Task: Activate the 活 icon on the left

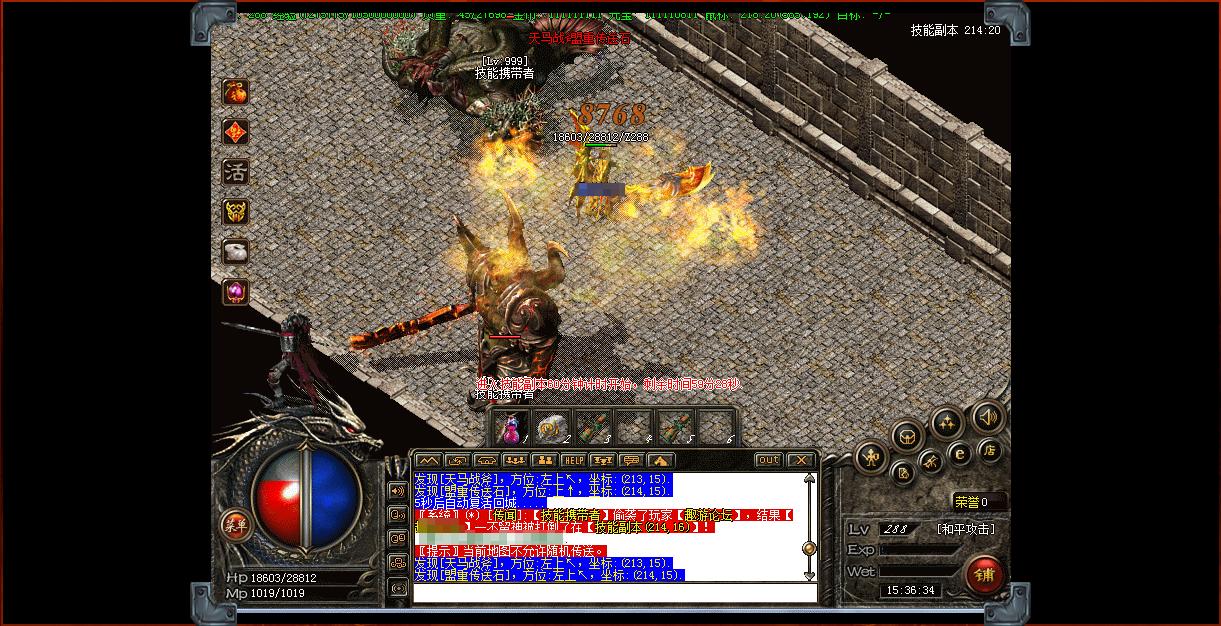Action: pyautogui.click(x=235, y=172)
